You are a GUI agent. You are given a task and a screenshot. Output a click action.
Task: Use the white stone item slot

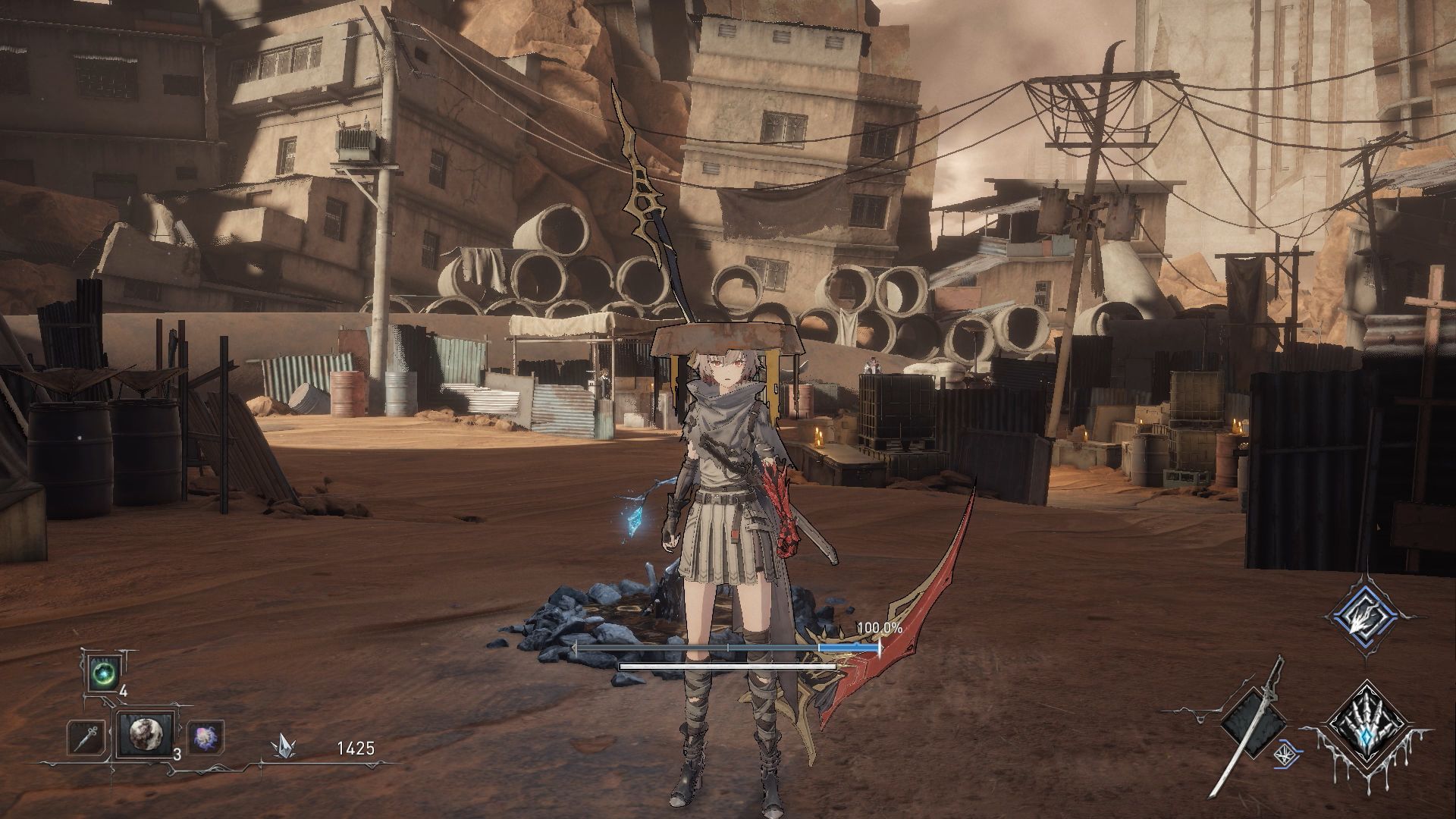[144, 736]
